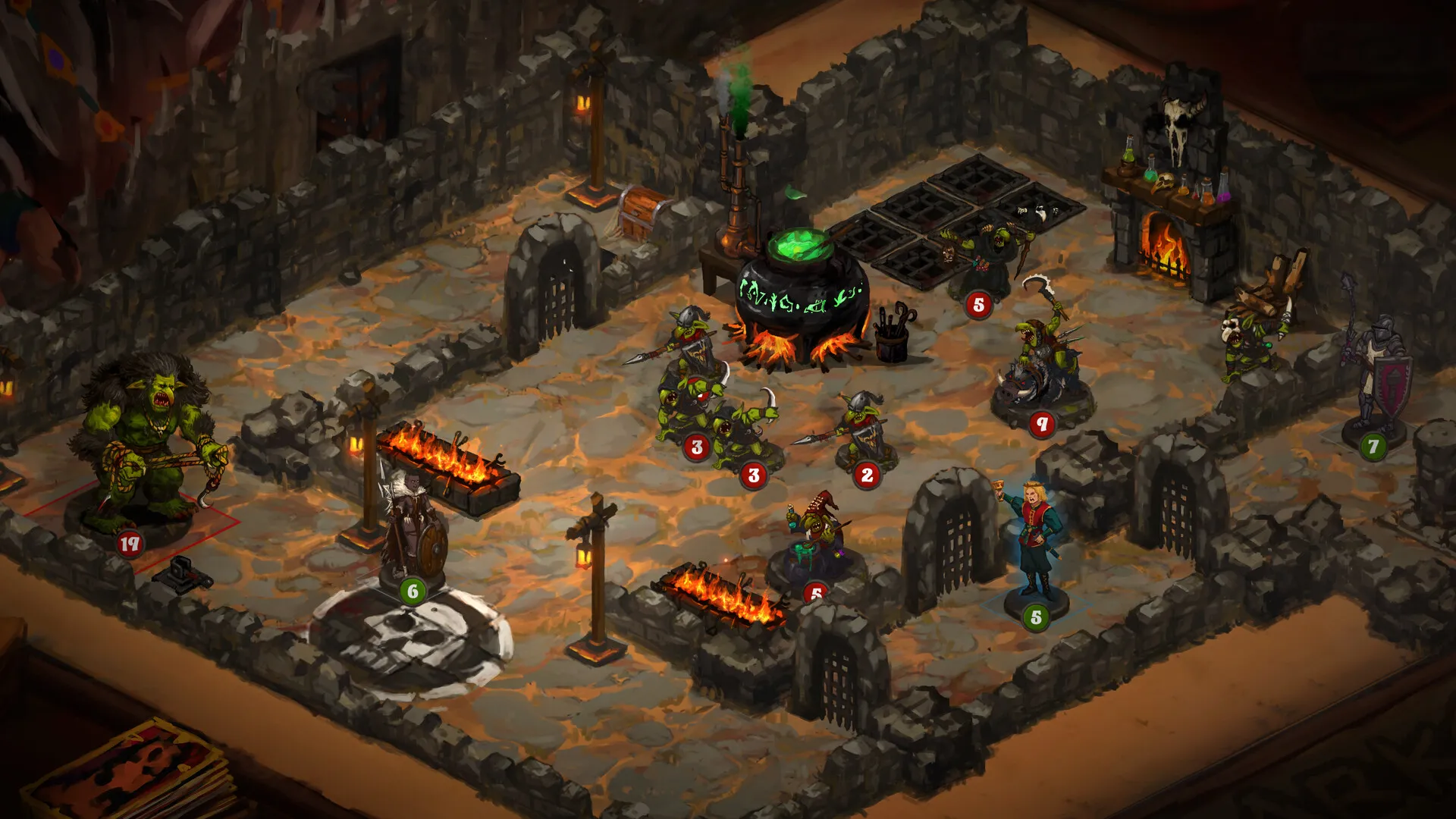Click the hero's green badge showing 5

click(1034, 616)
